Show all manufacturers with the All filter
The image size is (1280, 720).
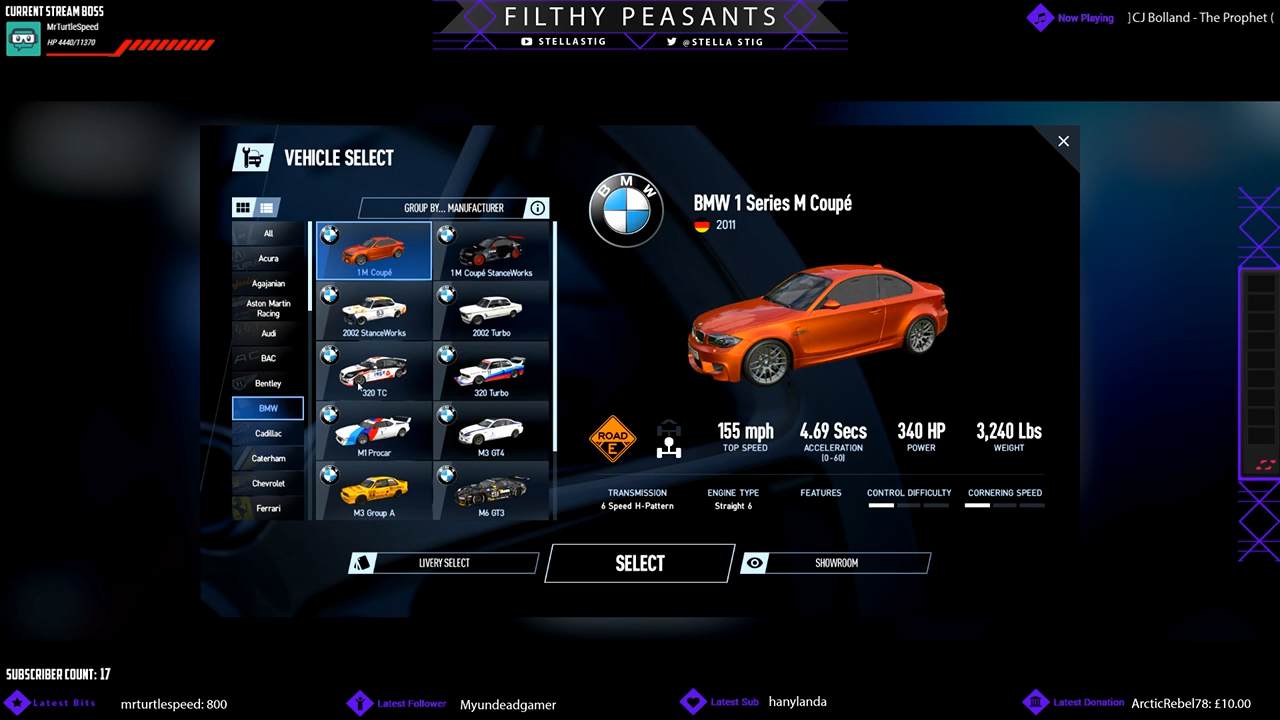click(268, 234)
